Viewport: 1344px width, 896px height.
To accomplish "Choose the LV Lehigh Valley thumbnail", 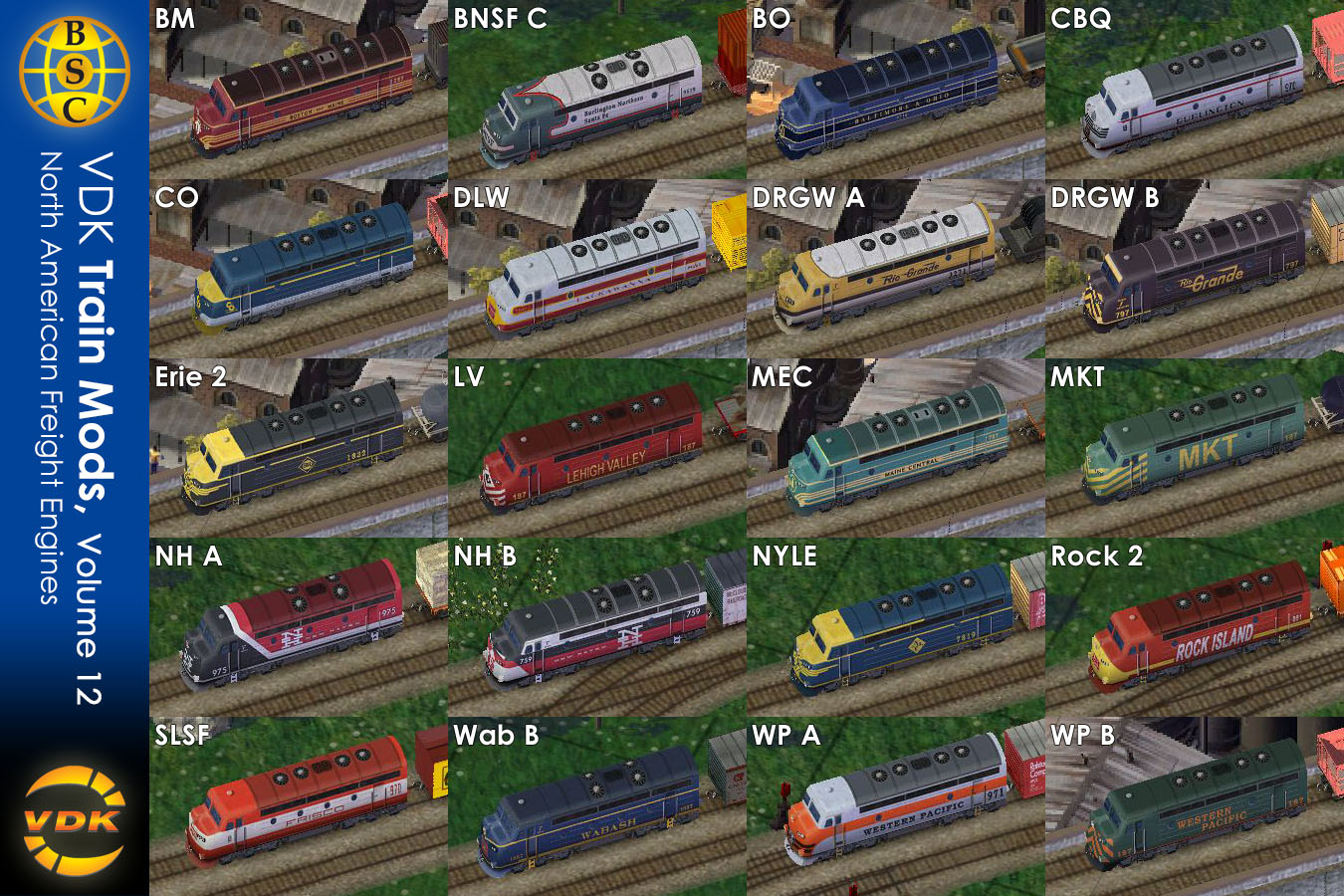I will tap(597, 448).
